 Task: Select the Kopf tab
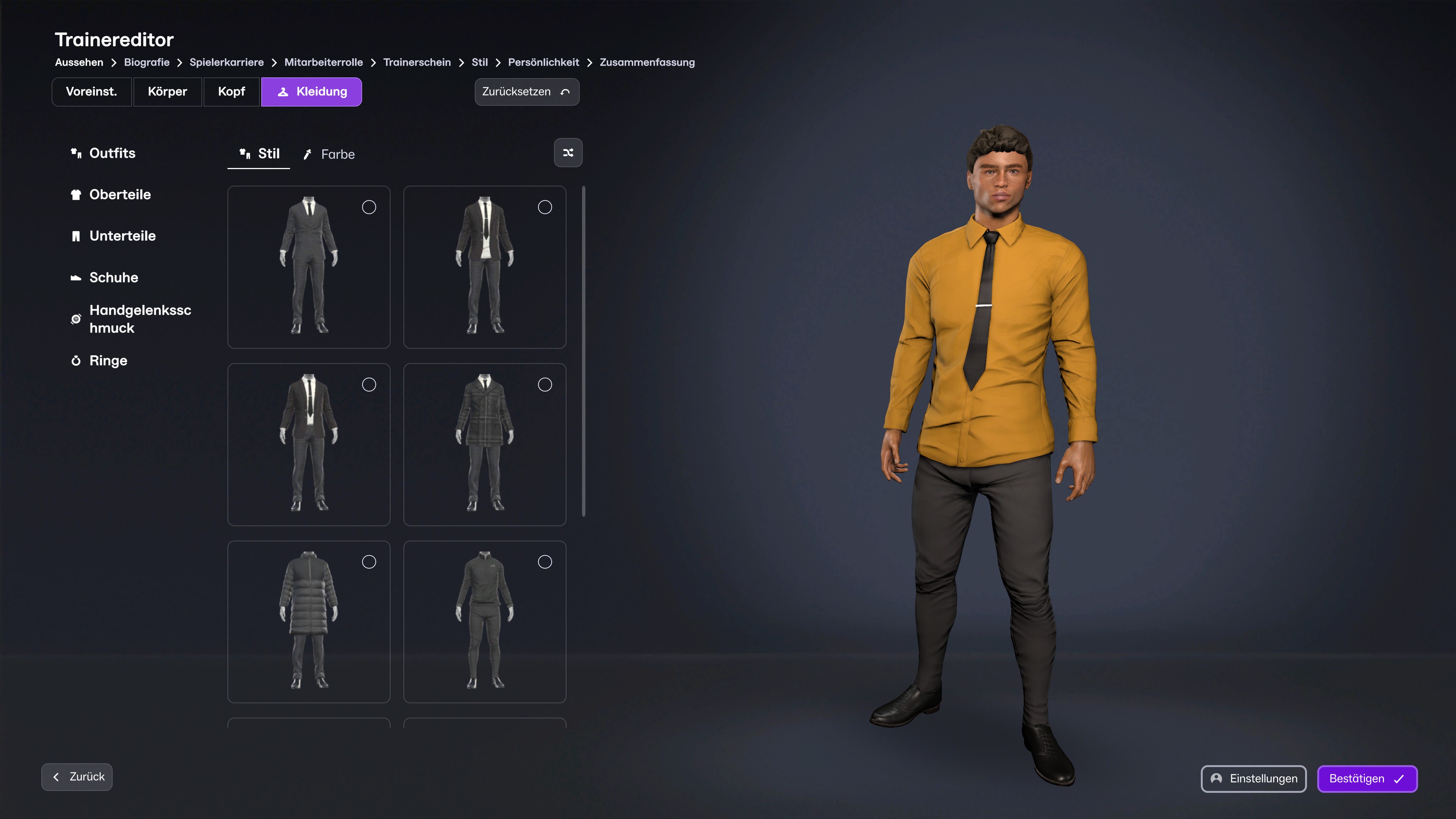(x=231, y=91)
